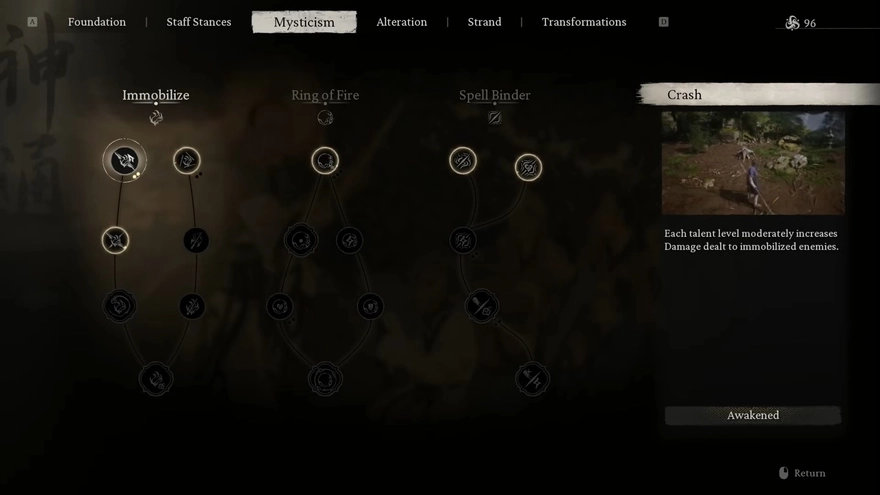Select the Spell Binder spell heading
Viewport: 880px width, 495px height.
(494, 96)
